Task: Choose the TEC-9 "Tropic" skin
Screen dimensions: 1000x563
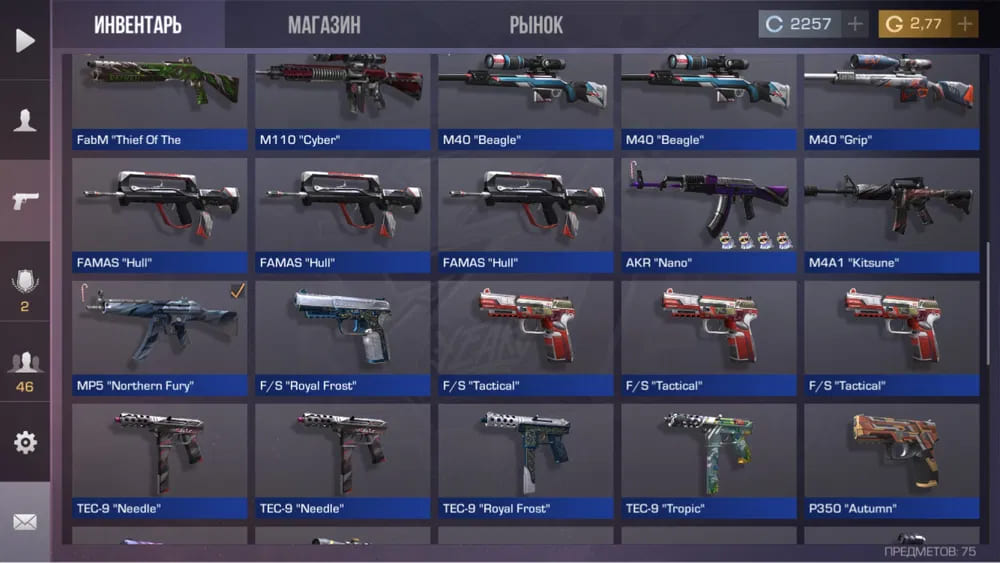Action: point(708,458)
